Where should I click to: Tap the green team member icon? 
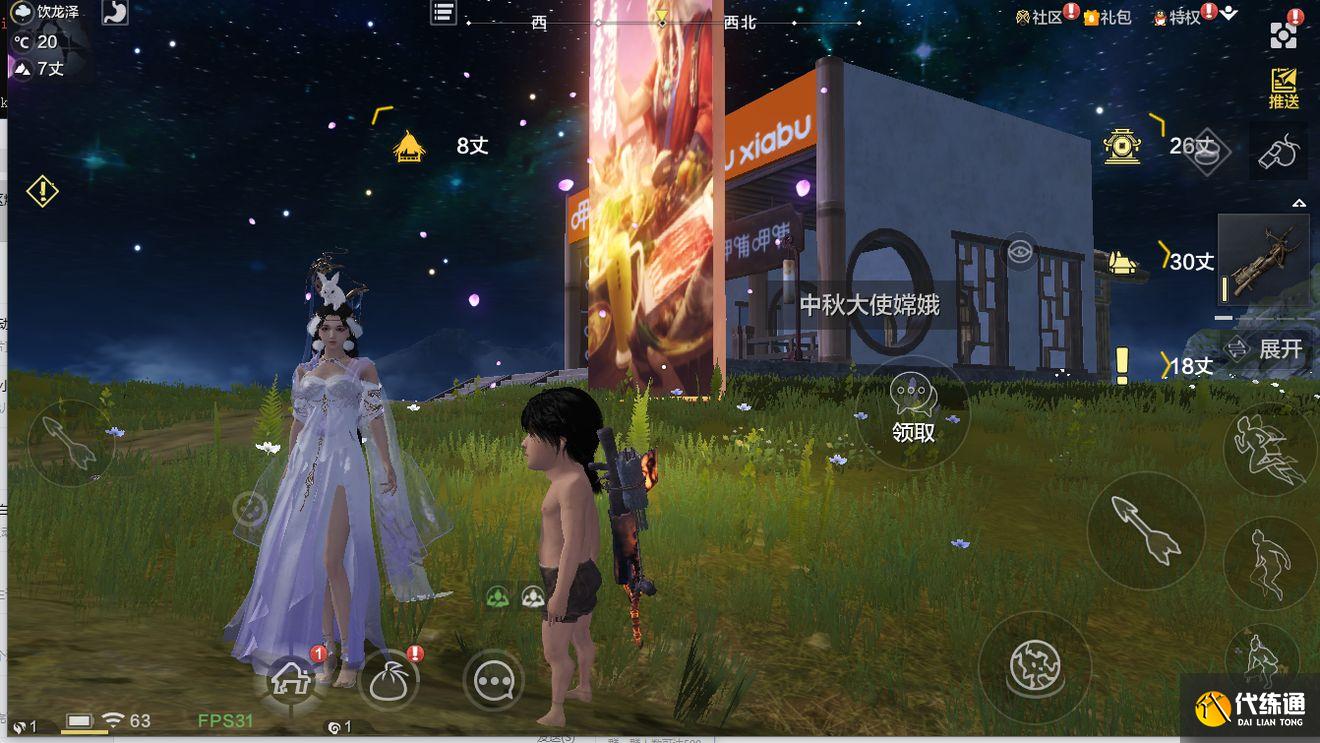[497, 597]
